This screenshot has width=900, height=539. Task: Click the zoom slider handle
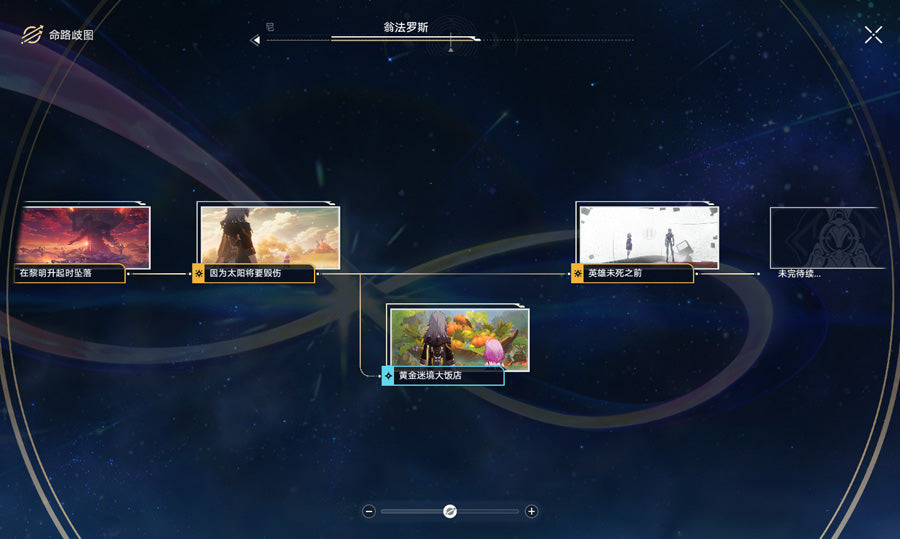click(450, 511)
